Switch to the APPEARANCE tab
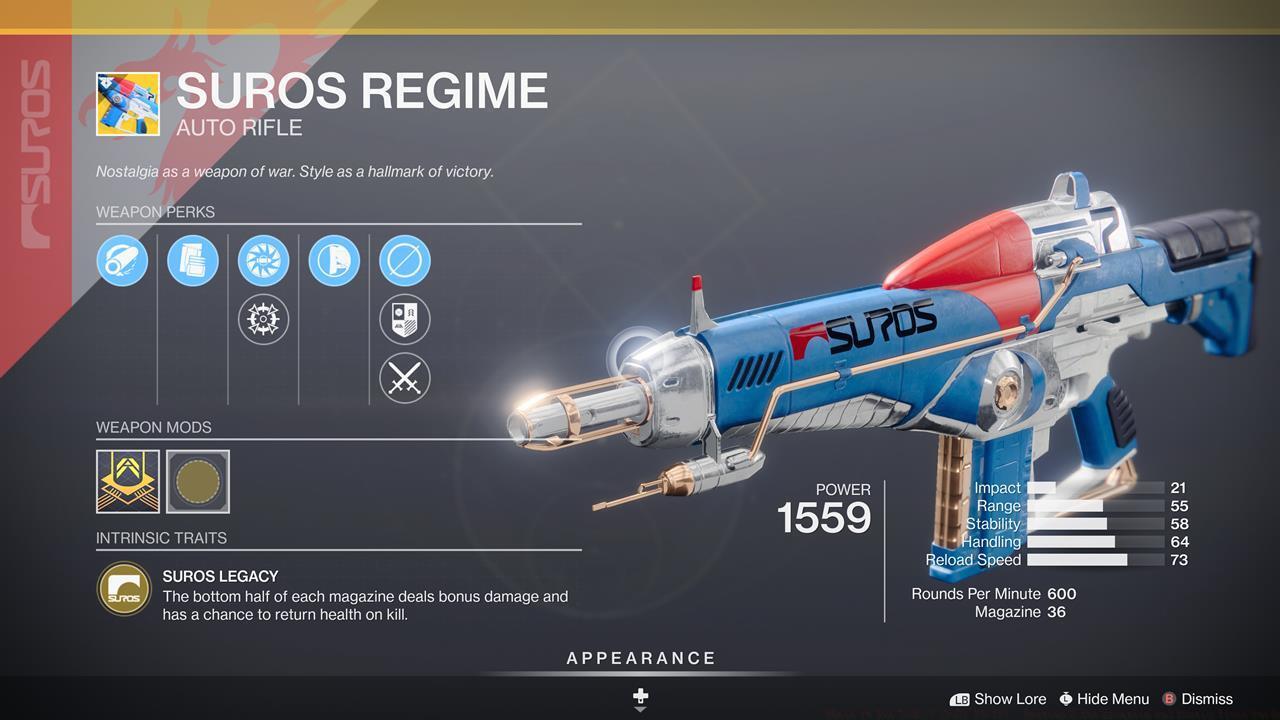The width and height of the screenshot is (1280, 720). [x=639, y=658]
